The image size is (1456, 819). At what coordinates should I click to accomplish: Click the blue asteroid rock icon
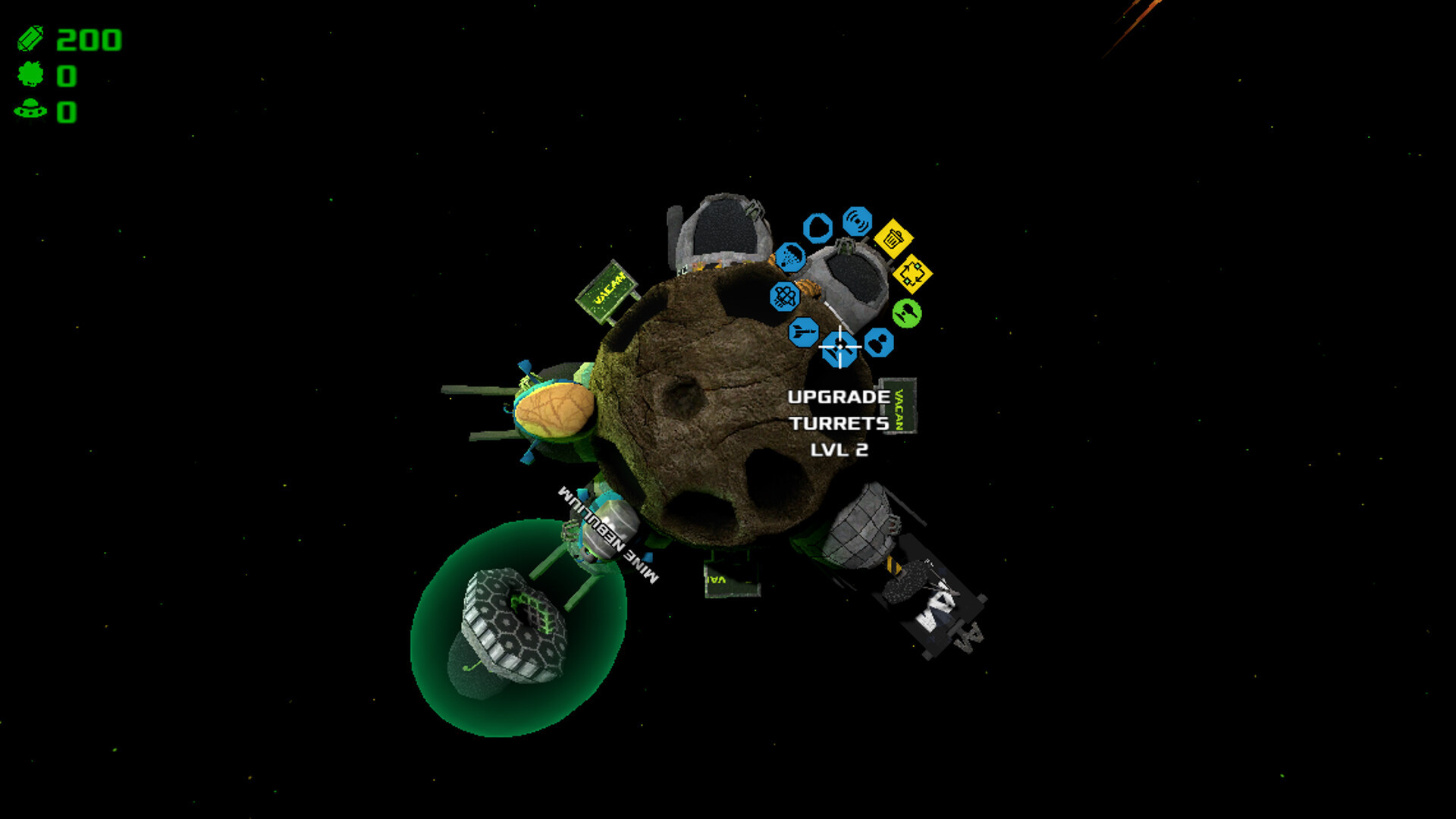[817, 227]
